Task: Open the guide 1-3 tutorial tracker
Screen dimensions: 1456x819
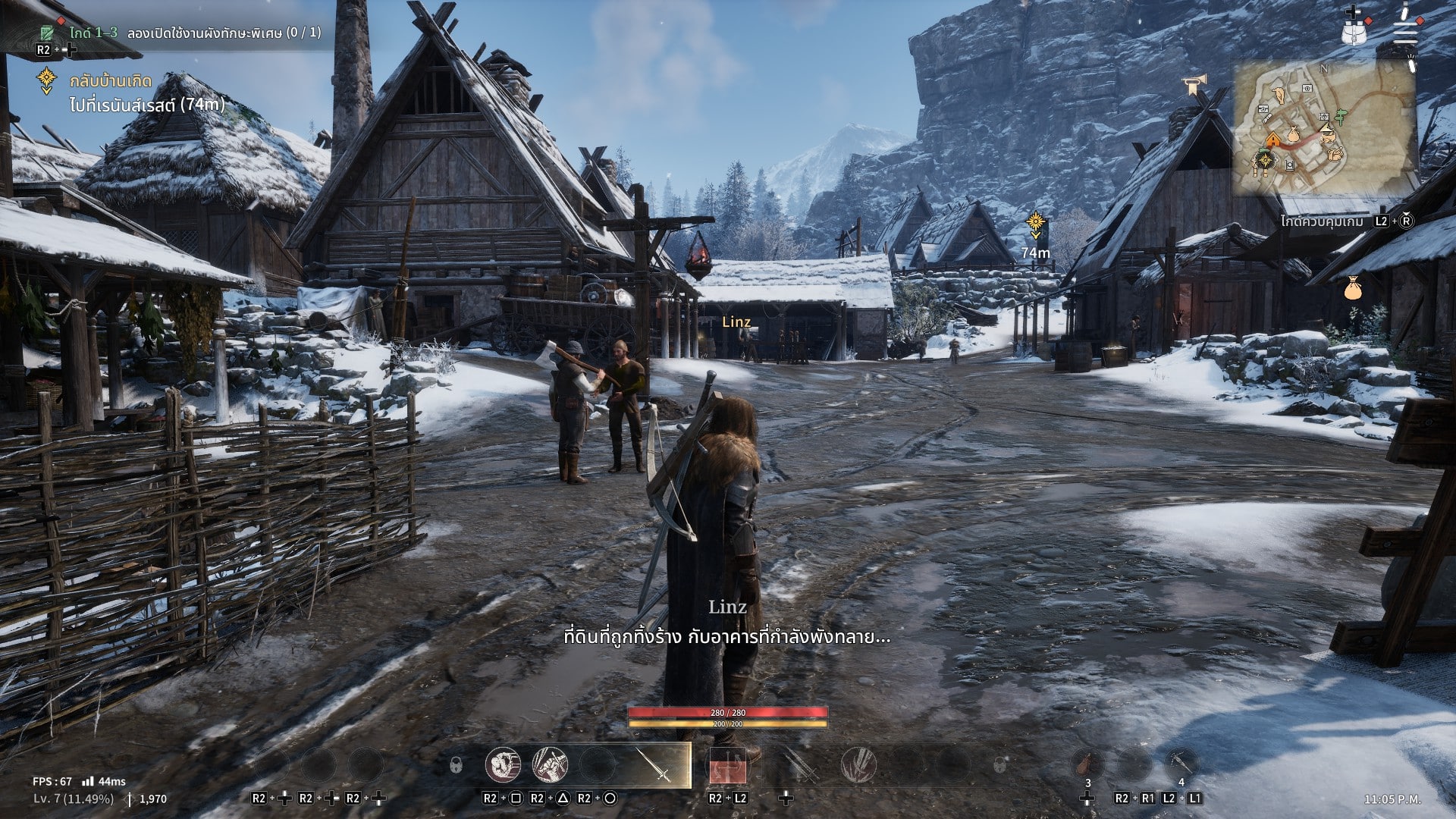Action: pyautogui.click(x=180, y=33)
